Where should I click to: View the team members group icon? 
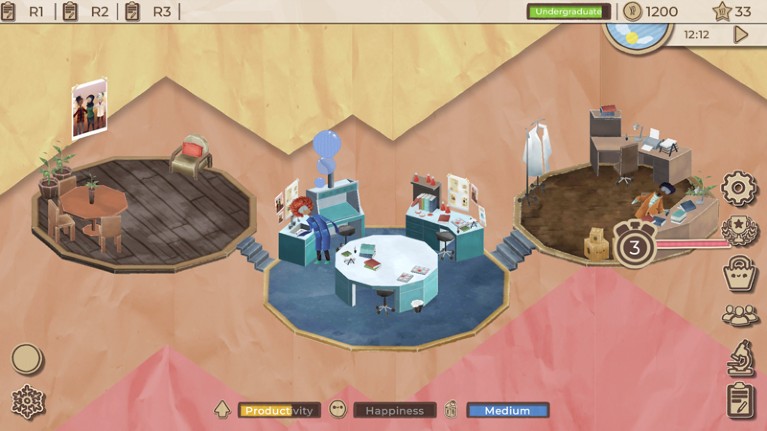point(740,315)
